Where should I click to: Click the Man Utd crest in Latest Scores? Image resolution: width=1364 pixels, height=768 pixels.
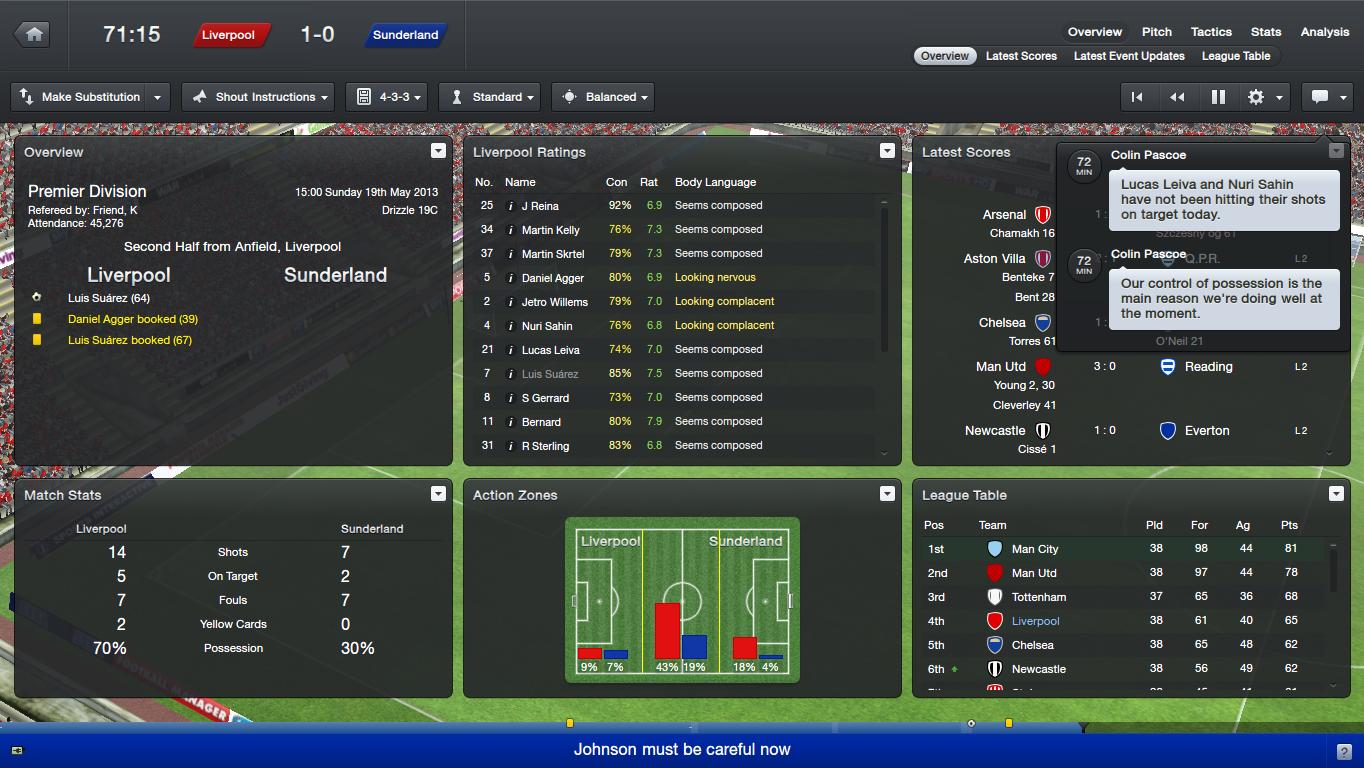pyautogui.click(x=1043, y=366)
